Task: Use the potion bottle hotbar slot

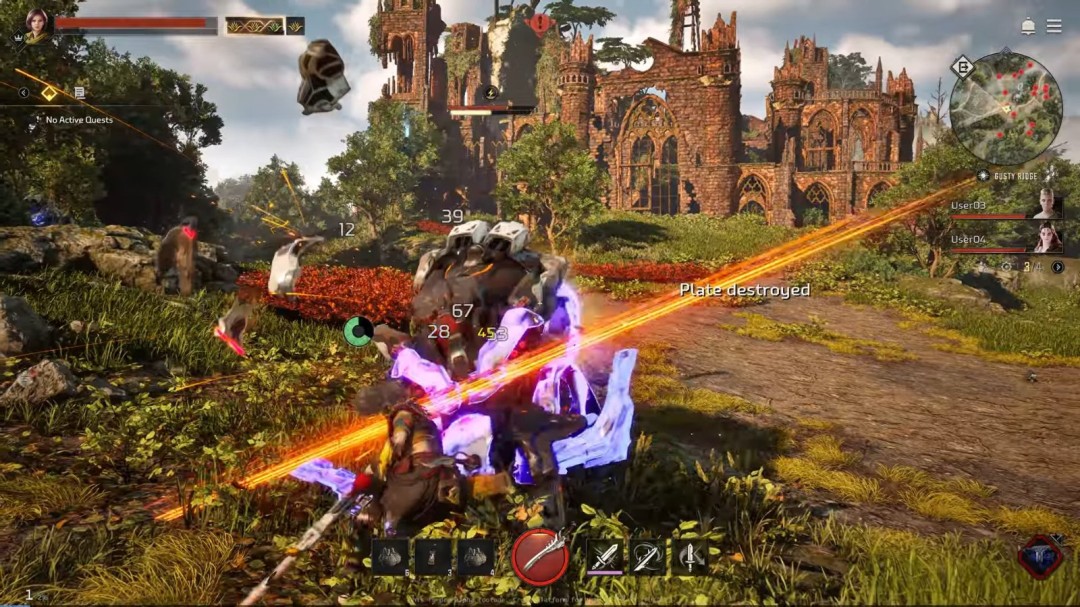Action: 433,556
